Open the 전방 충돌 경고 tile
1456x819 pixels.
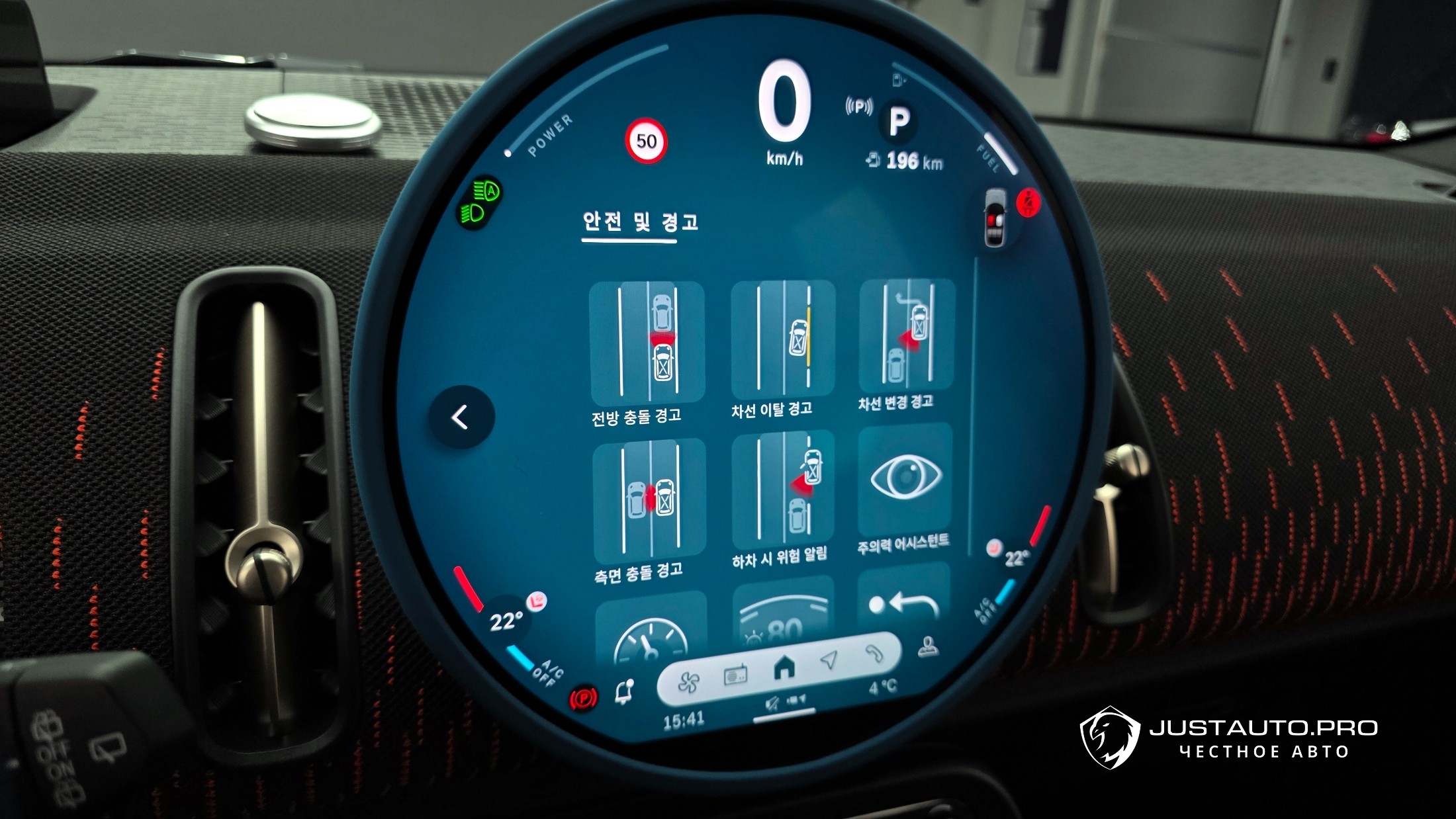tap(647, 344)
